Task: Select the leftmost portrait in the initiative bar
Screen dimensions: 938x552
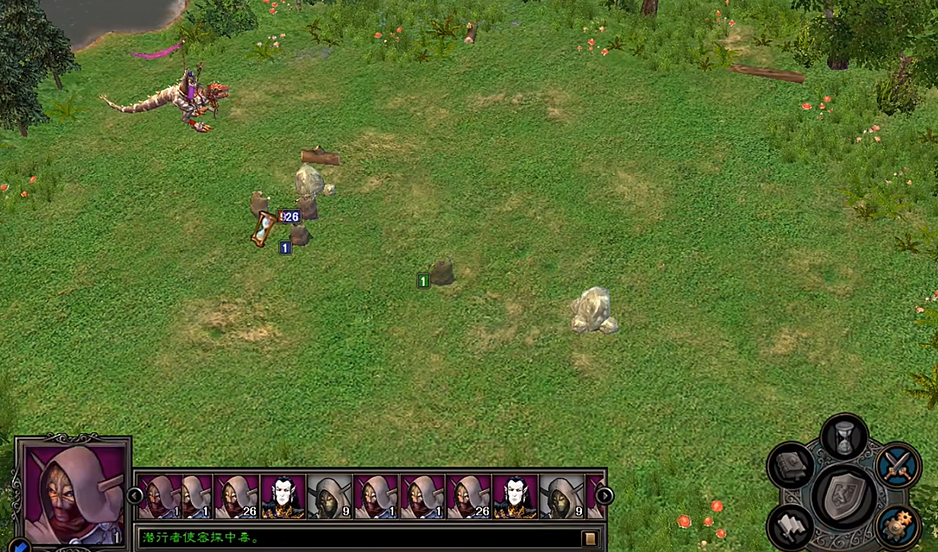Action: (x=158, y=496)
